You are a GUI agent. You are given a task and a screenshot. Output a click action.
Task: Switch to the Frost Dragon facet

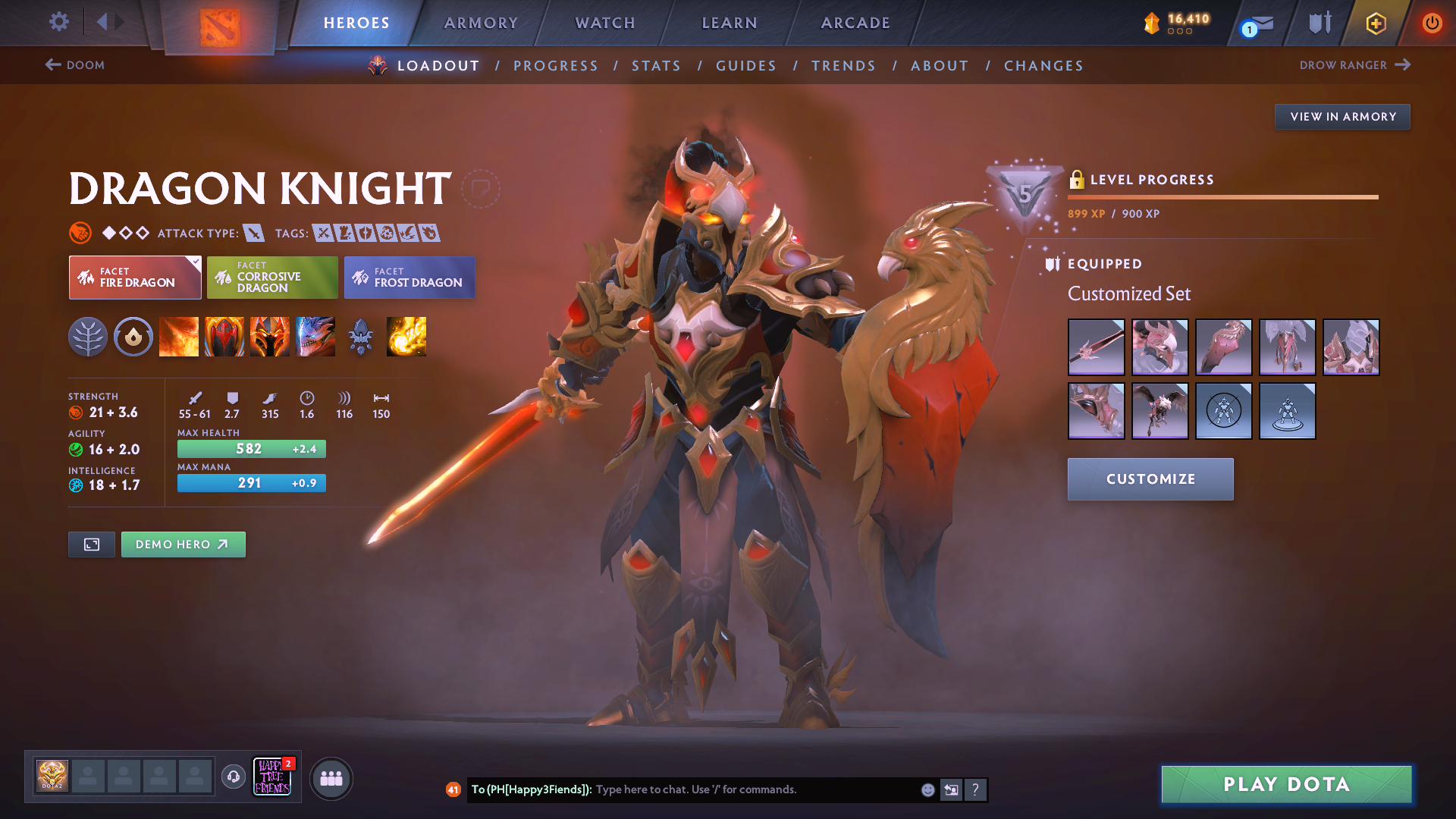pyautogui.click(x=409, y=278)
